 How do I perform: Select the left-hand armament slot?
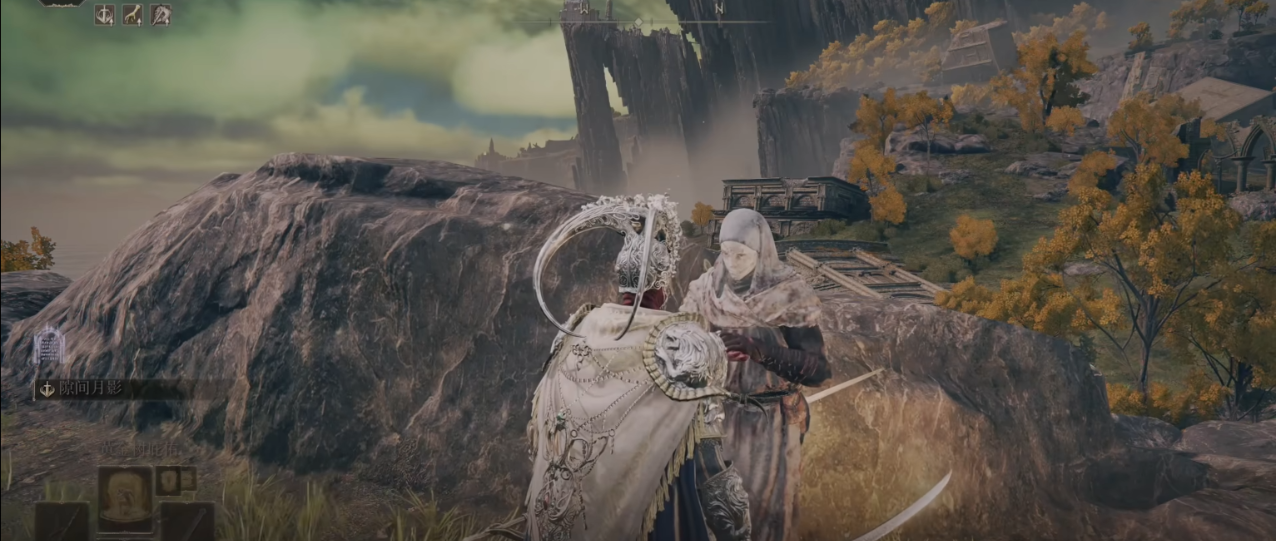(x=62, y=521)
